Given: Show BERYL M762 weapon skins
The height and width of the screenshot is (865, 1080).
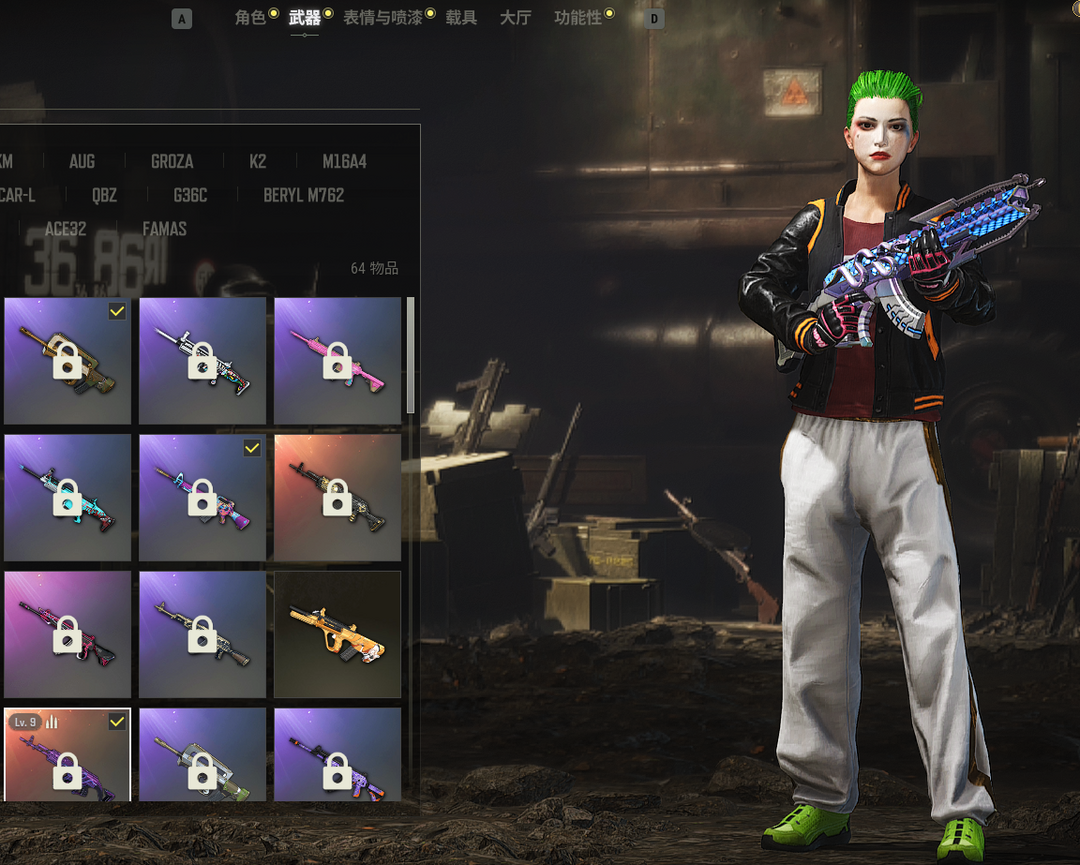Looking at the screenshot, I should pos(303,196).
